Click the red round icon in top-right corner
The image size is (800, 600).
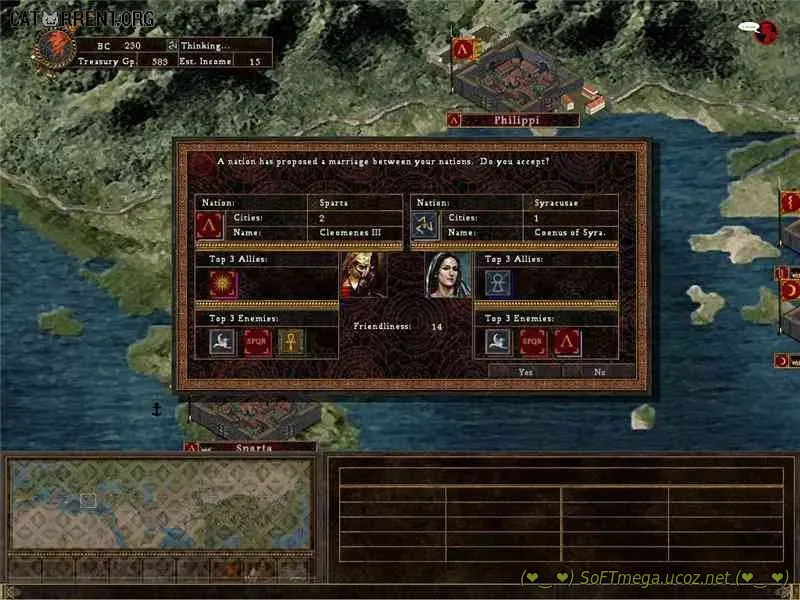(767, 33)
